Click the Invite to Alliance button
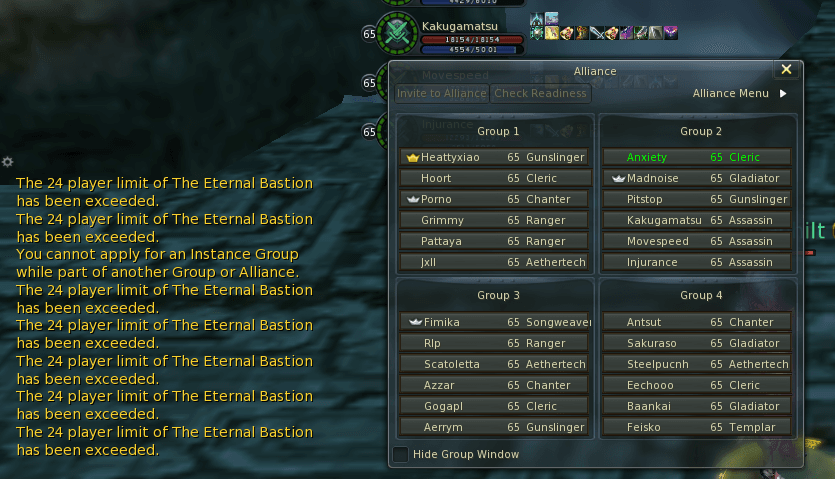Image resolution: width=835 pixels, height=479 pixels. (441, 94)
